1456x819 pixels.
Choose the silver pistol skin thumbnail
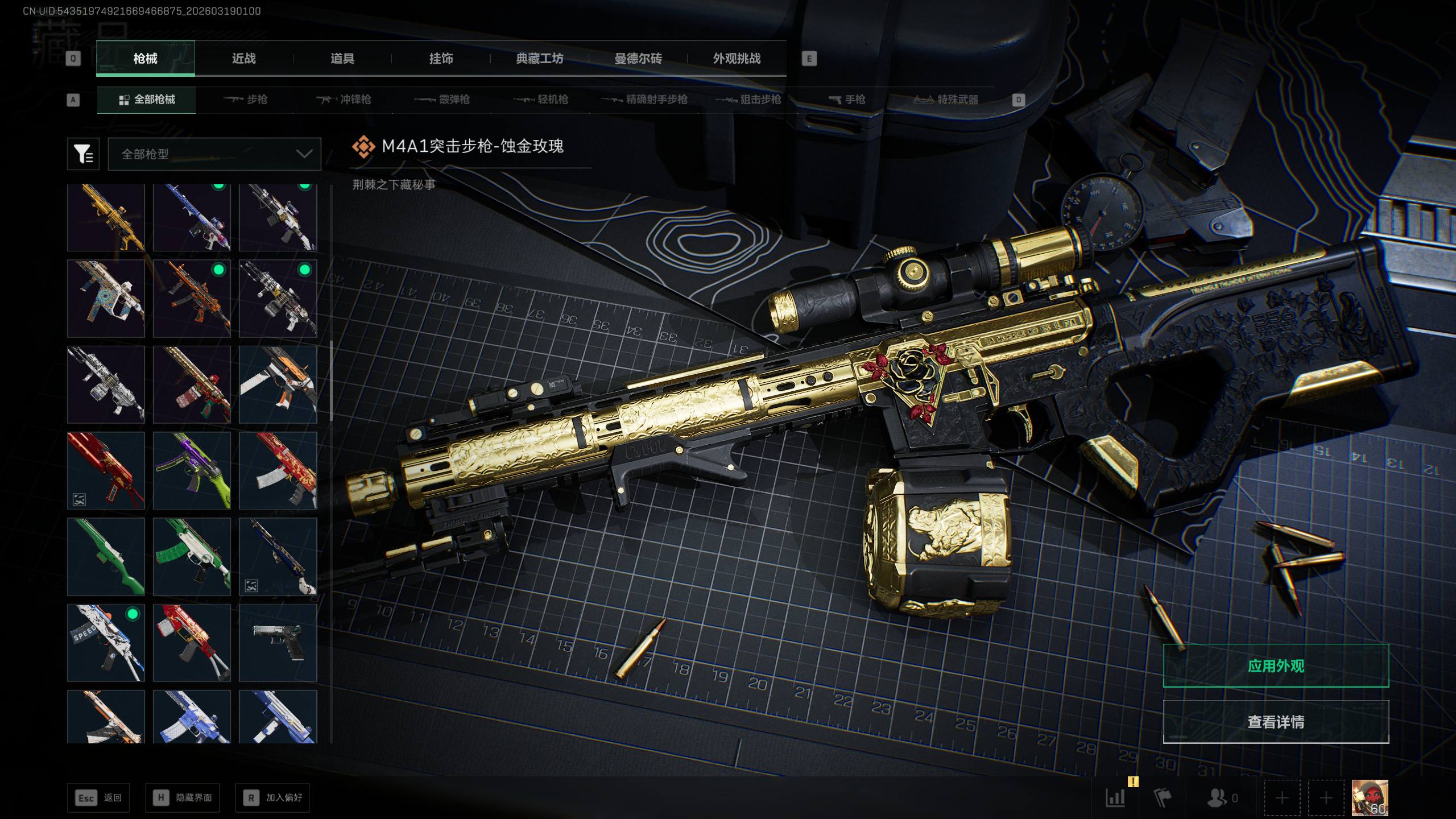coord(278,643)
